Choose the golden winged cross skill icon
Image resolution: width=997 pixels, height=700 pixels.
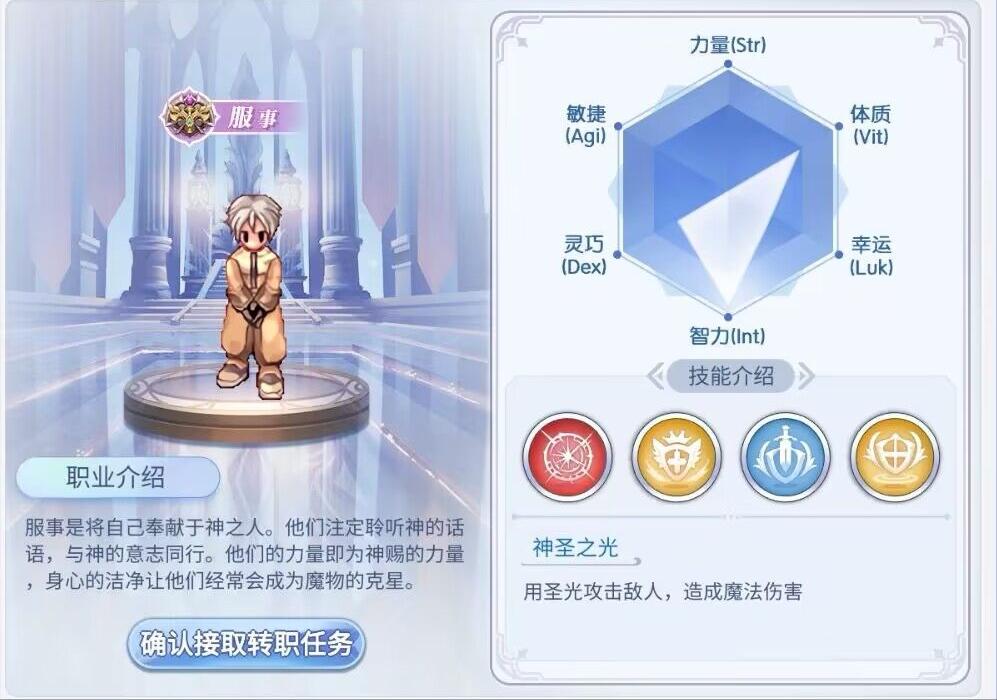coord(676,457)
